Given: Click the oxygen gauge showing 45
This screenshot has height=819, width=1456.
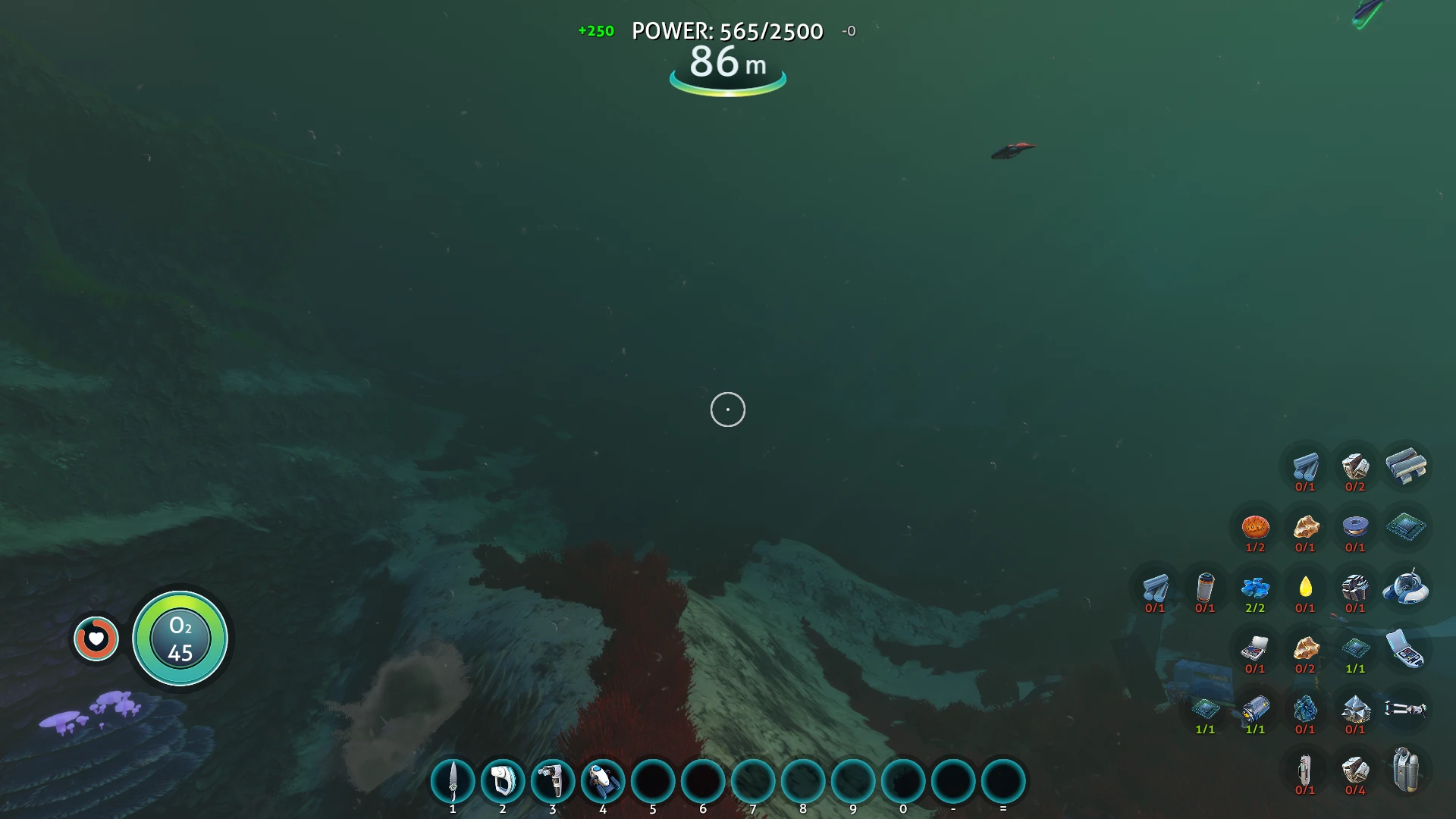Looking at the screenshot, I should point(180,639).
